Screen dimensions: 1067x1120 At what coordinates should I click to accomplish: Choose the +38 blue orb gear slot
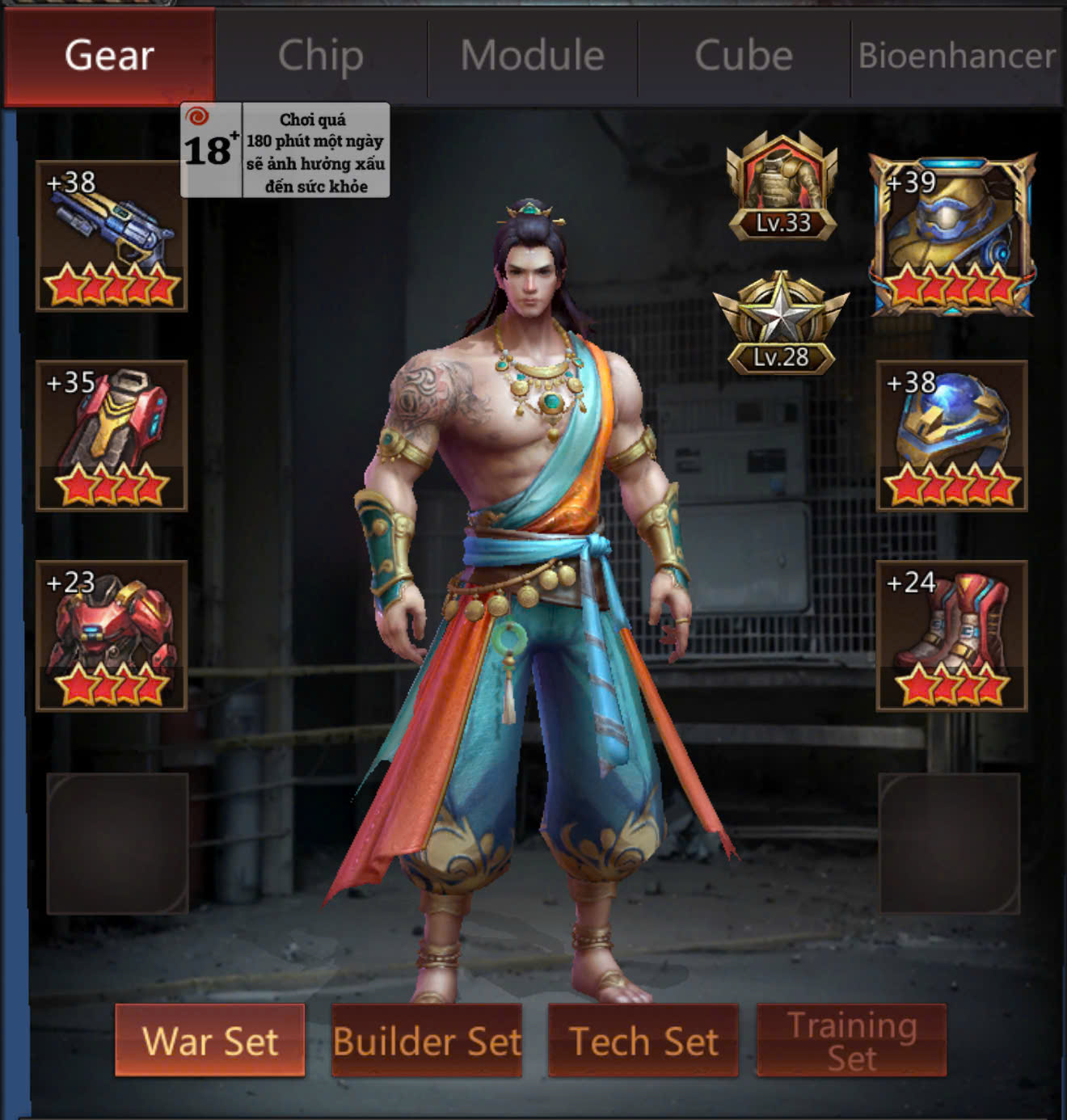(x=951, y=436)
